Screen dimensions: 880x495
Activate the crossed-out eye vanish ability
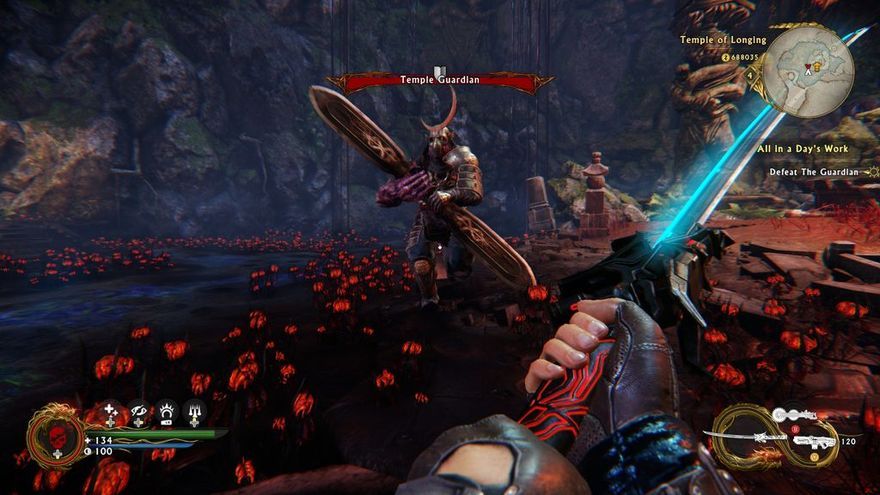pyautogui.click(x=138, y=412)
